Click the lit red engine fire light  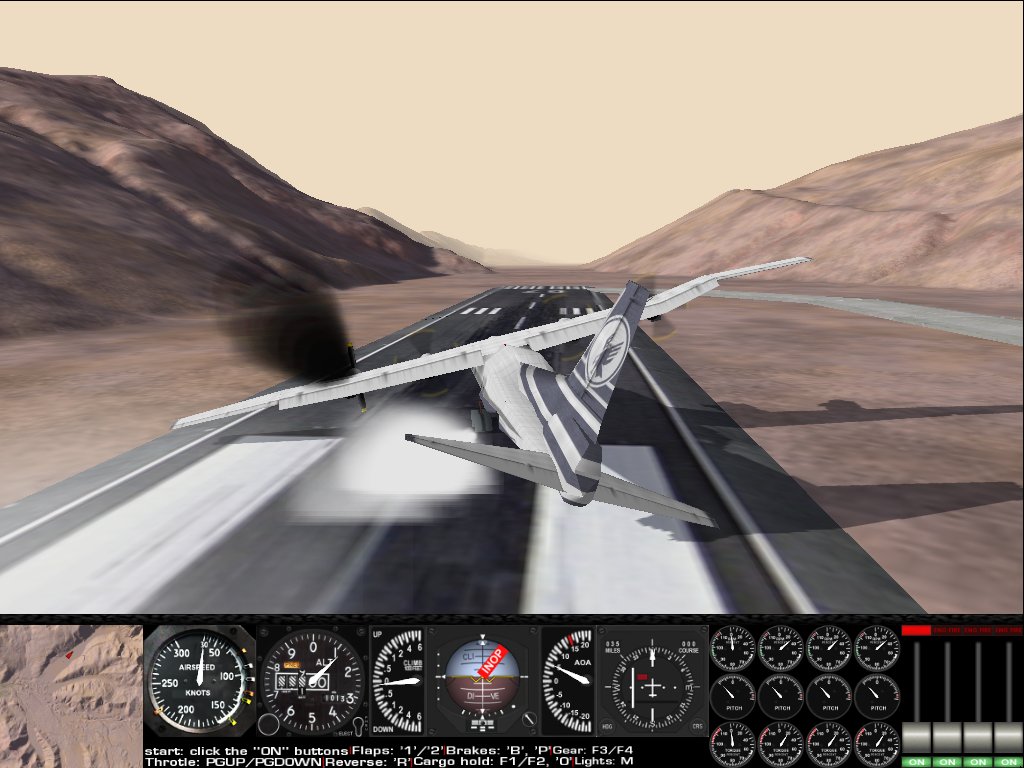coord(916,631)
